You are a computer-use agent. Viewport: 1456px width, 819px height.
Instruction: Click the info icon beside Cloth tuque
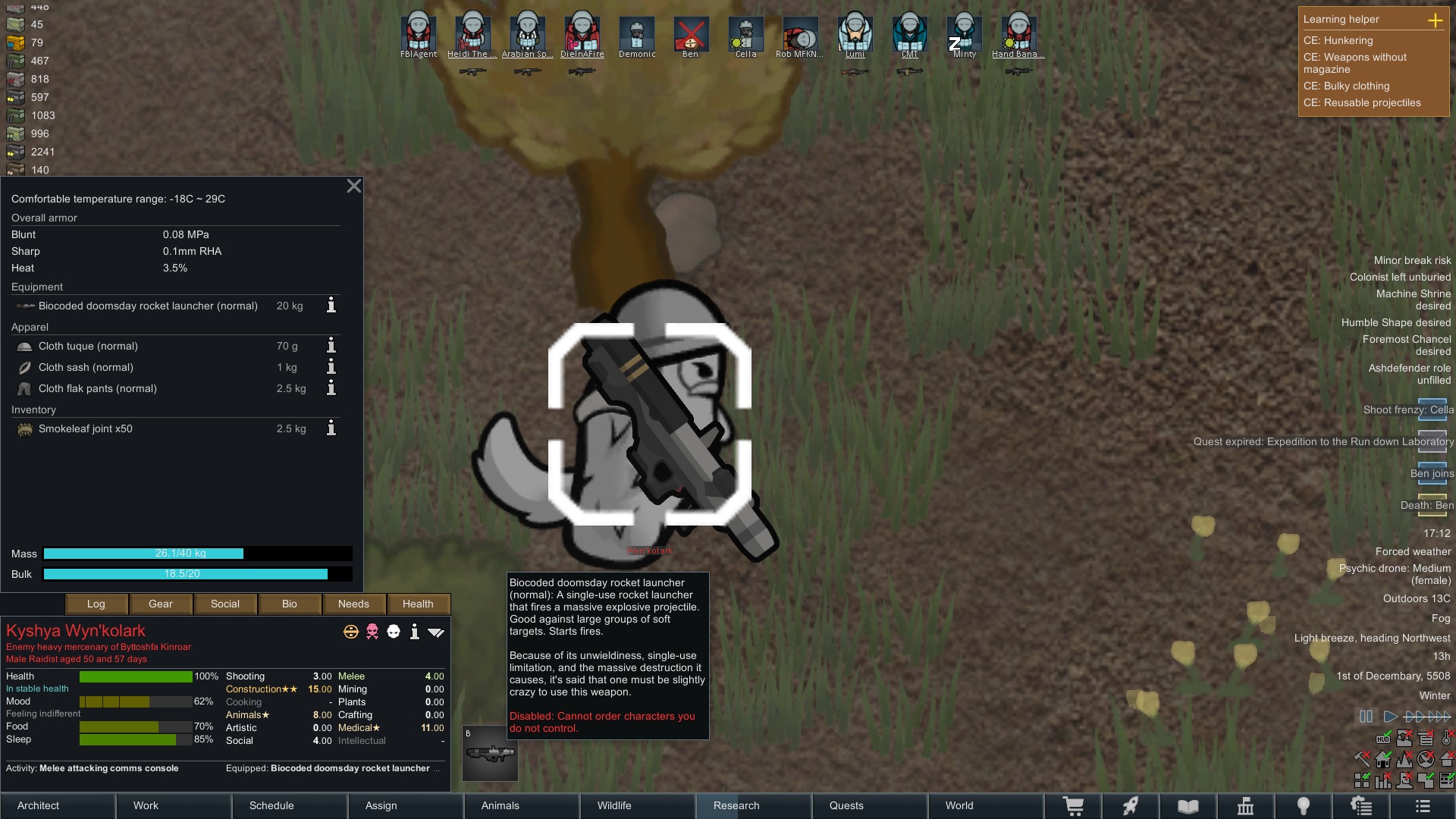click(x=330, y=346)
